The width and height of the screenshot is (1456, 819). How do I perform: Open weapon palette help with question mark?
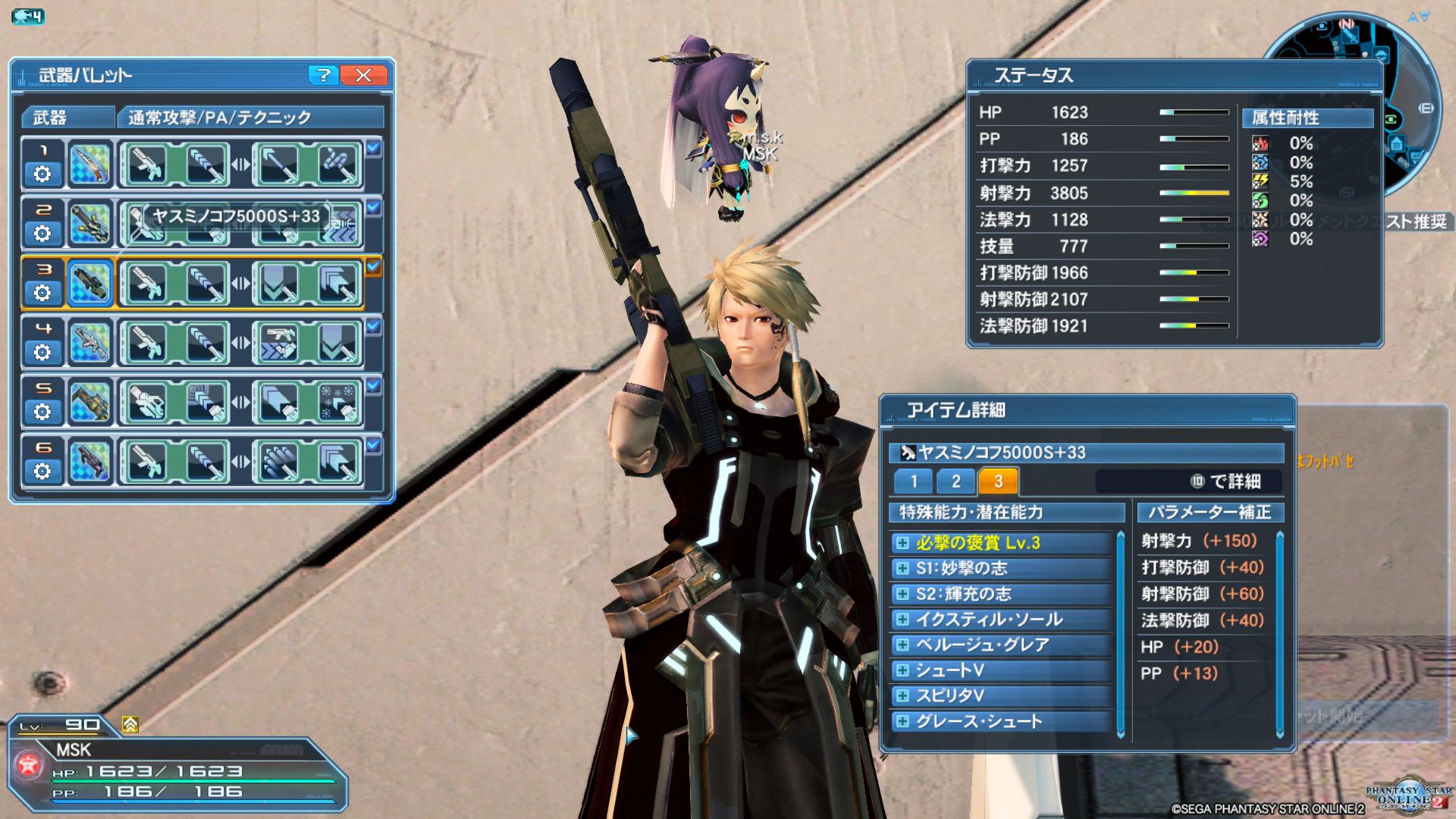click(324, 75)
